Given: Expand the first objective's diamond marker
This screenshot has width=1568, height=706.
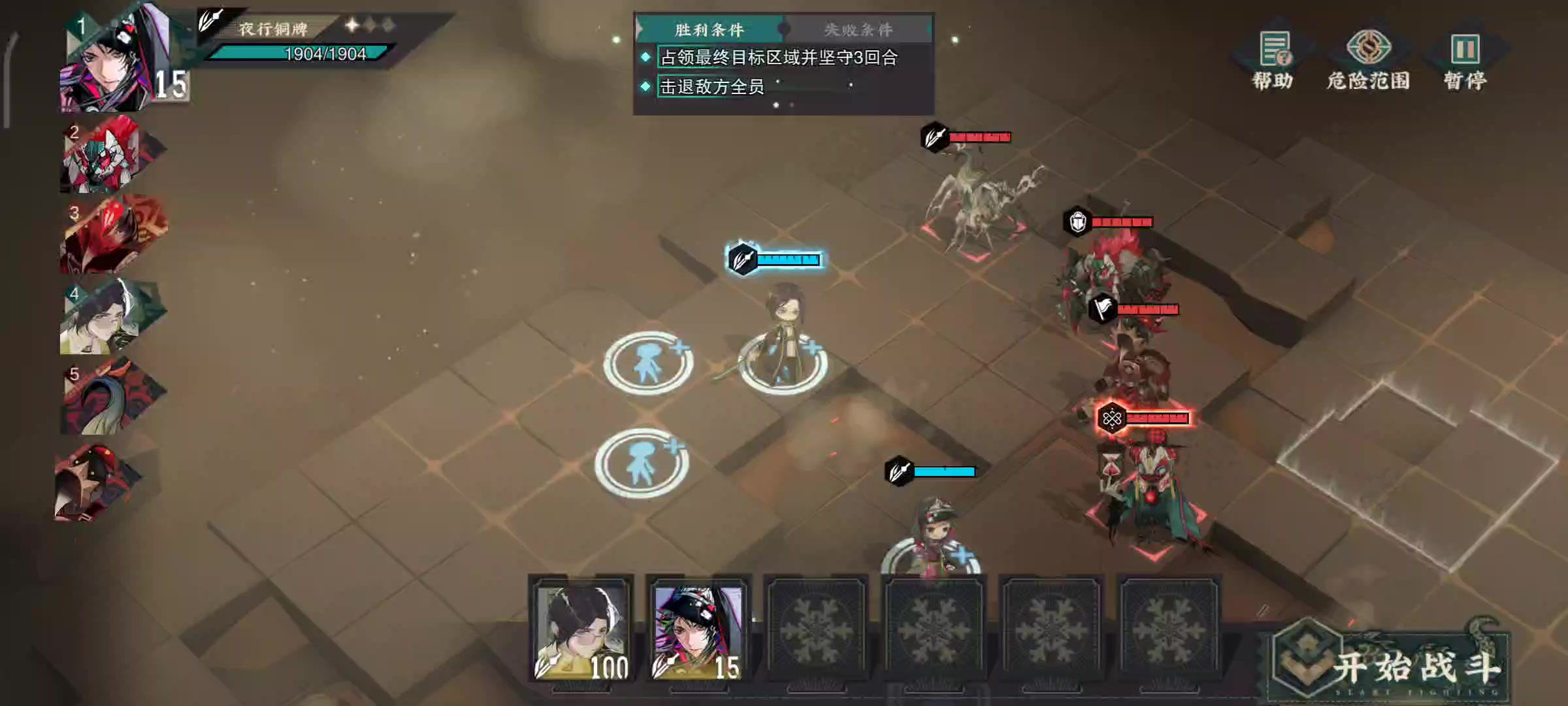Looking at the screenshot, I should pyautogui.click(x=647, y=59).
